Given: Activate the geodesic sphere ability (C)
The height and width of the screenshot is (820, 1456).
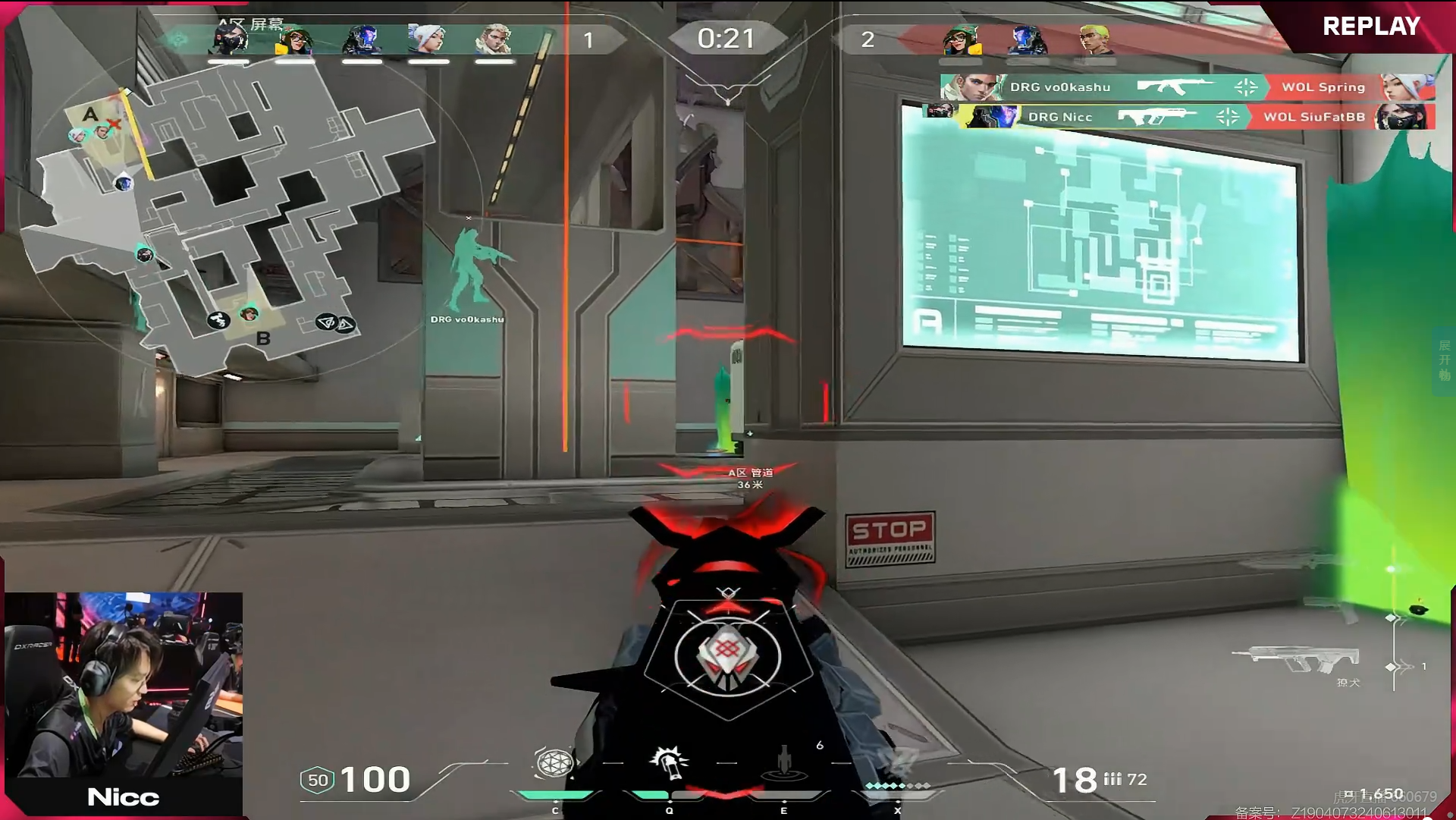Looking at the screenshot, I should [554, 763].
